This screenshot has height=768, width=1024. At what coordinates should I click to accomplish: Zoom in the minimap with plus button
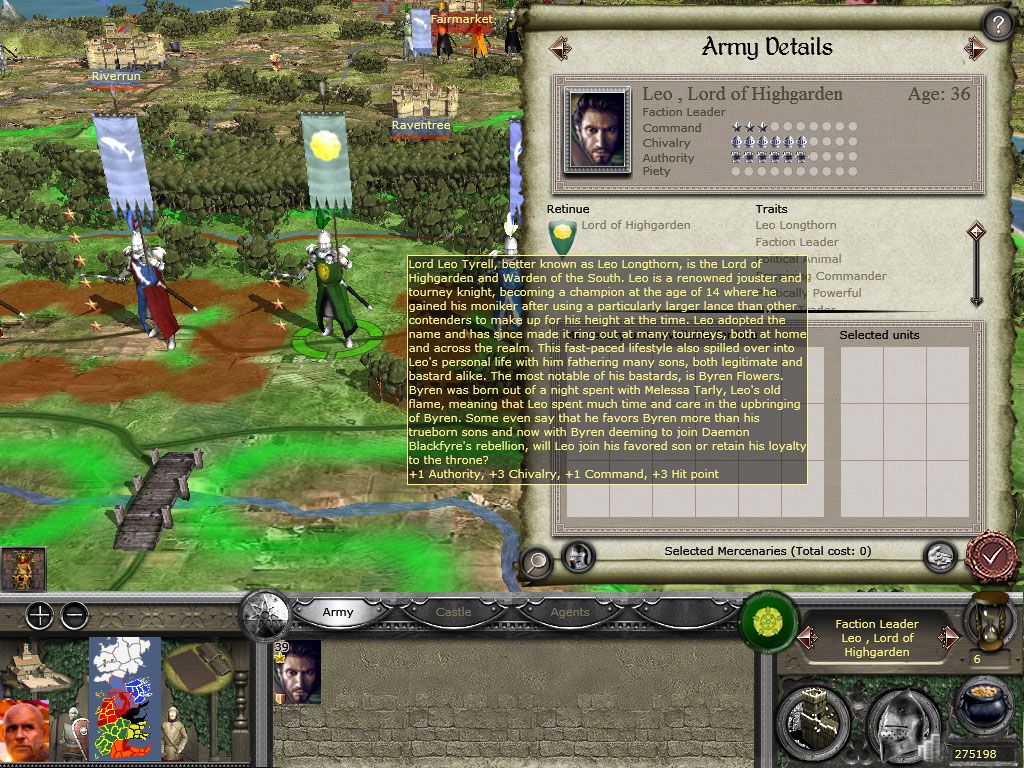point(39,616)
